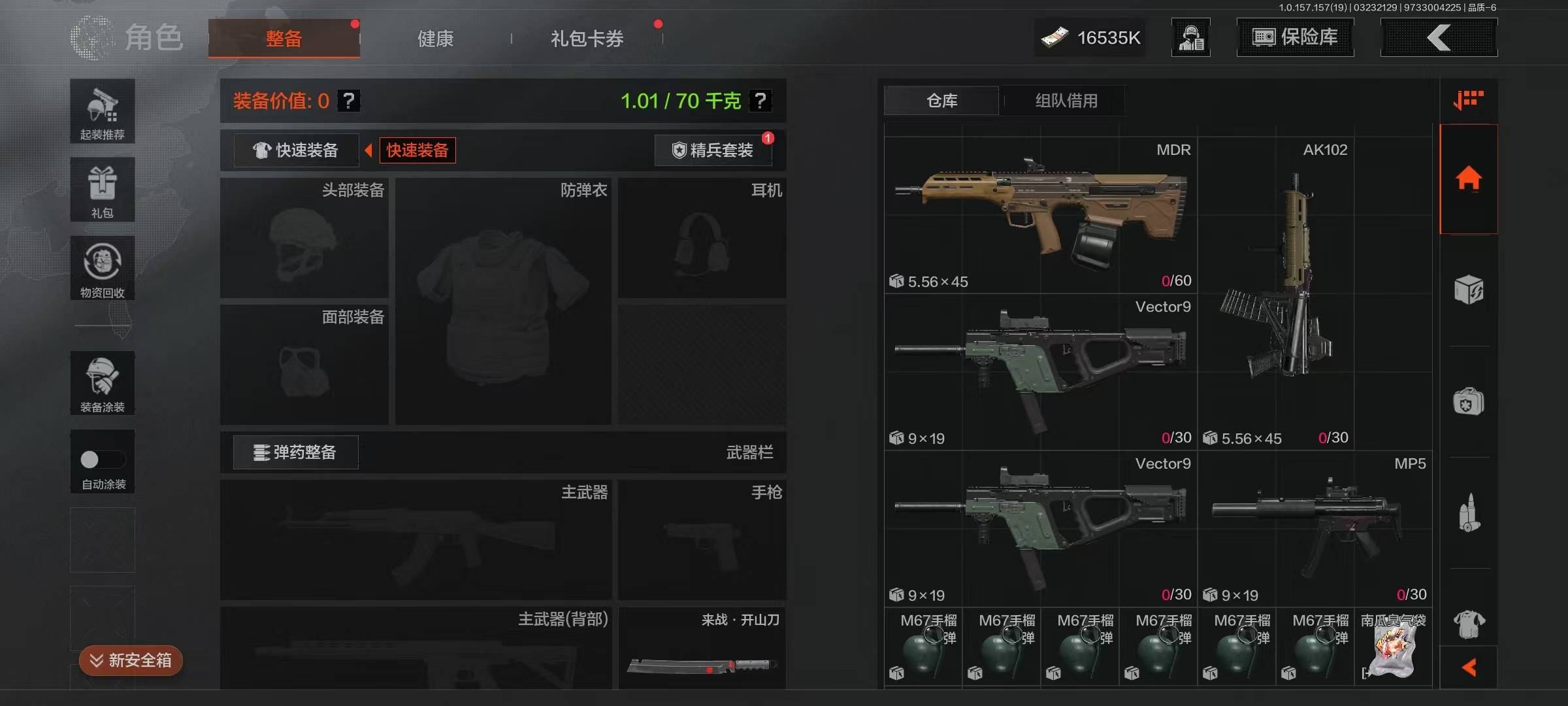Screen dimensions: 1568x706
Task: Open the 精兵套装 loadout sets
Action: [713, 150]
